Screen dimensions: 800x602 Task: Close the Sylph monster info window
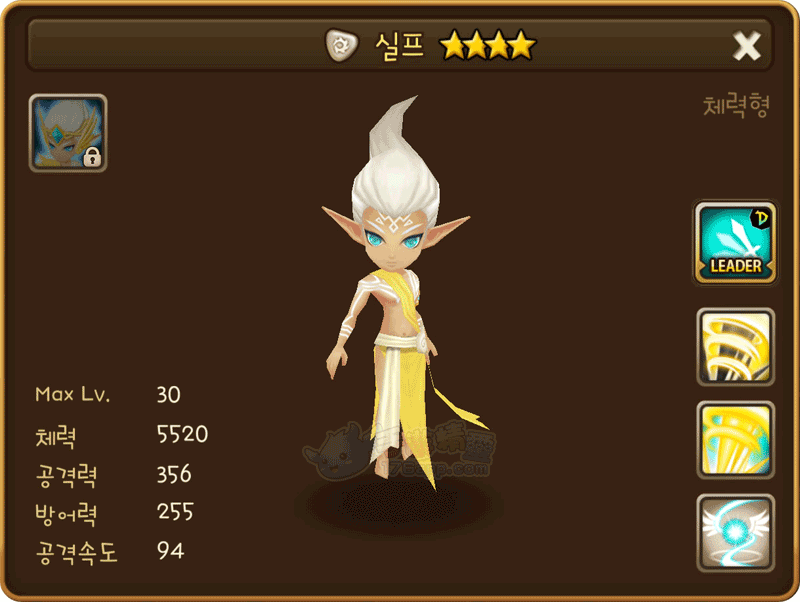[747, 45]
